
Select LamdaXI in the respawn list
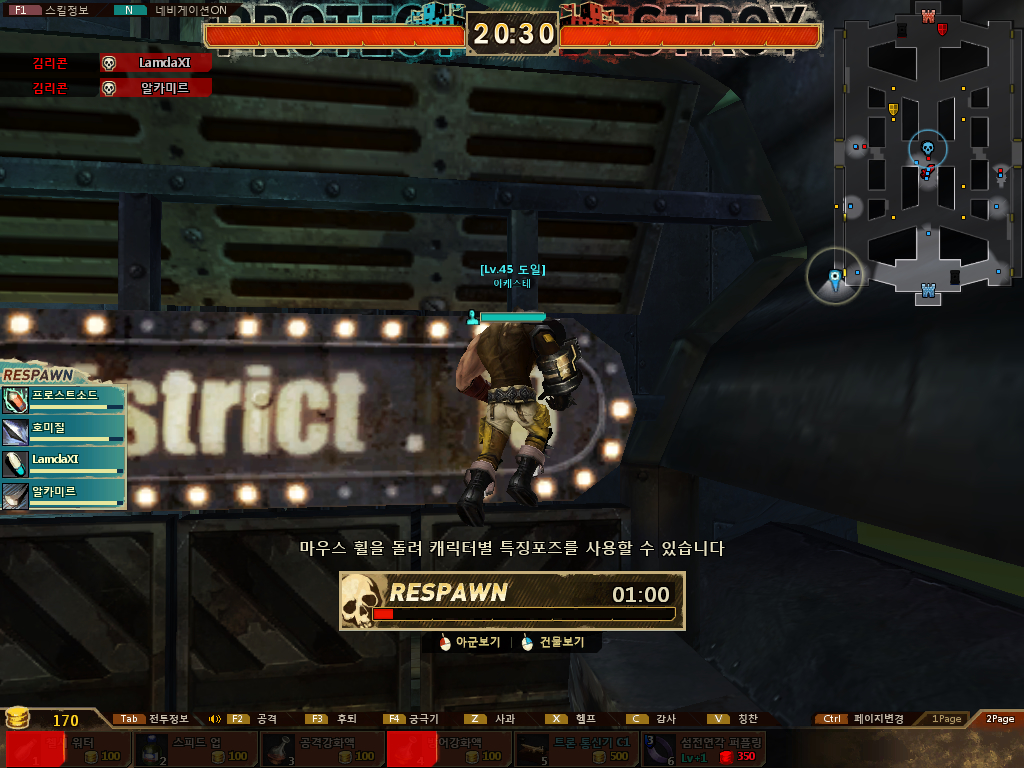pyautogui.click(x=64, y=463)
